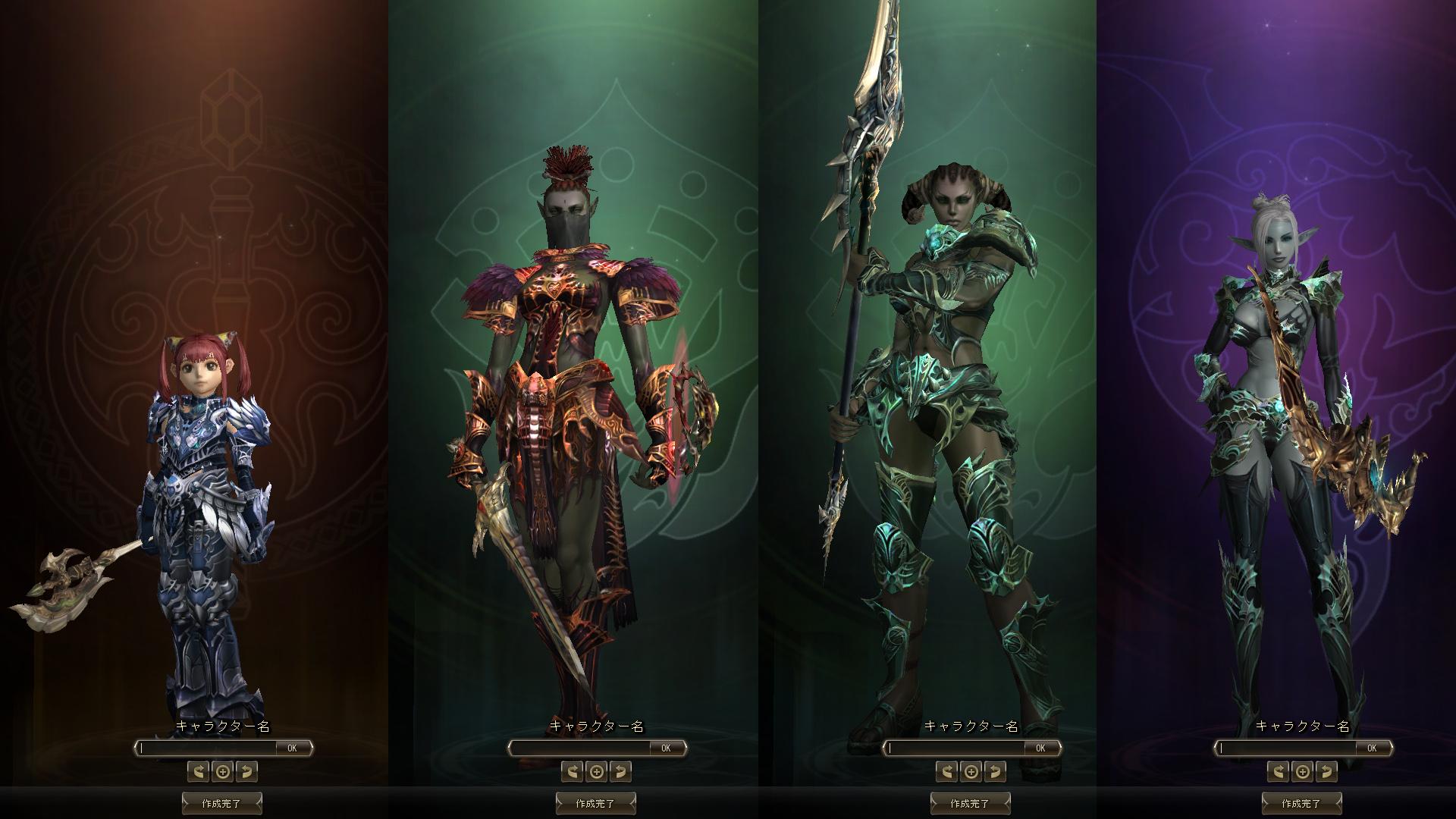This screenshot has width=1456, height=819.
Task: Rotate the horned spear-wielder to the left
Action: click(947, 772)
